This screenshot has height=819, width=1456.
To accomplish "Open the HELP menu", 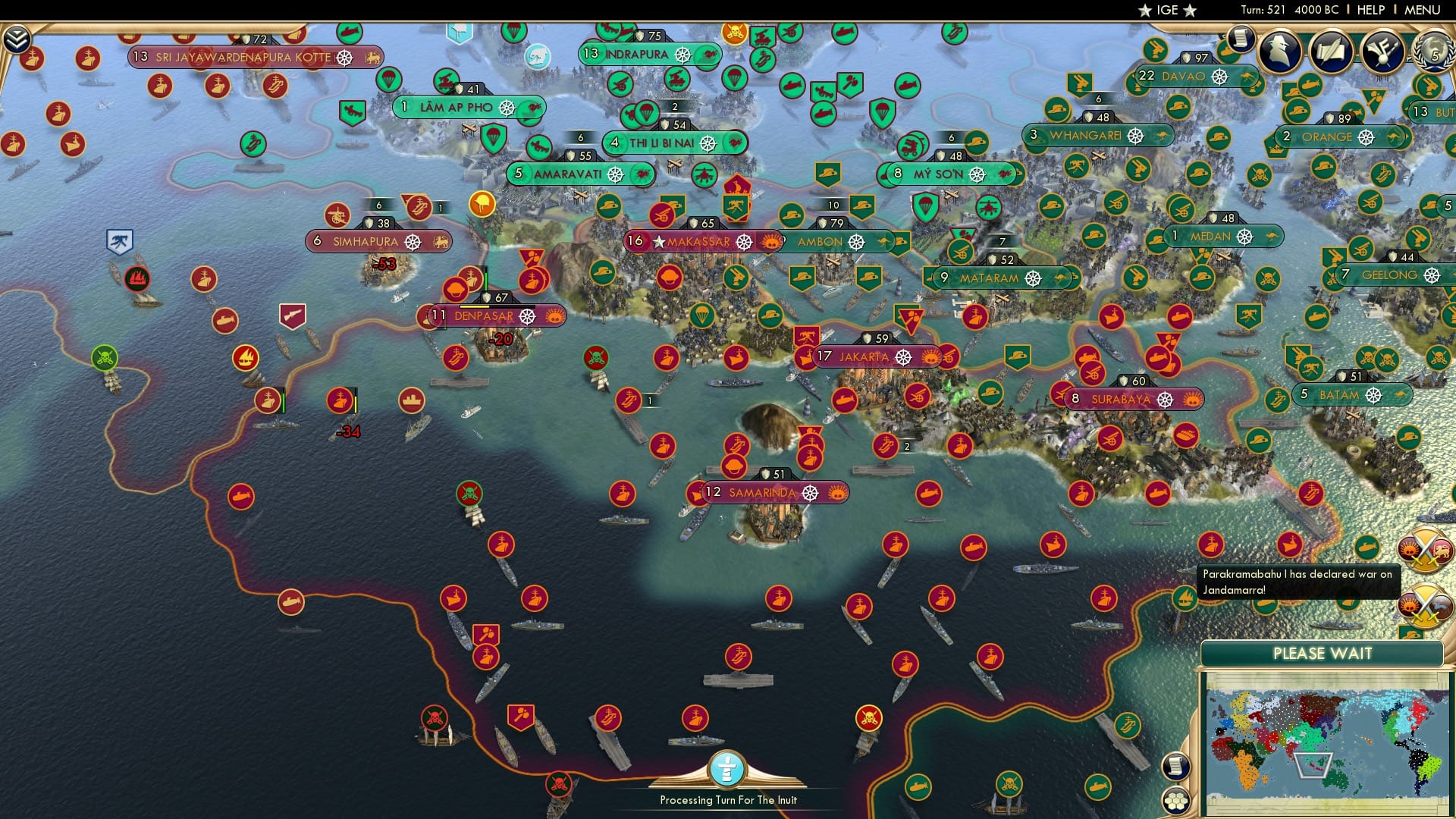I will coord(1370,9).
